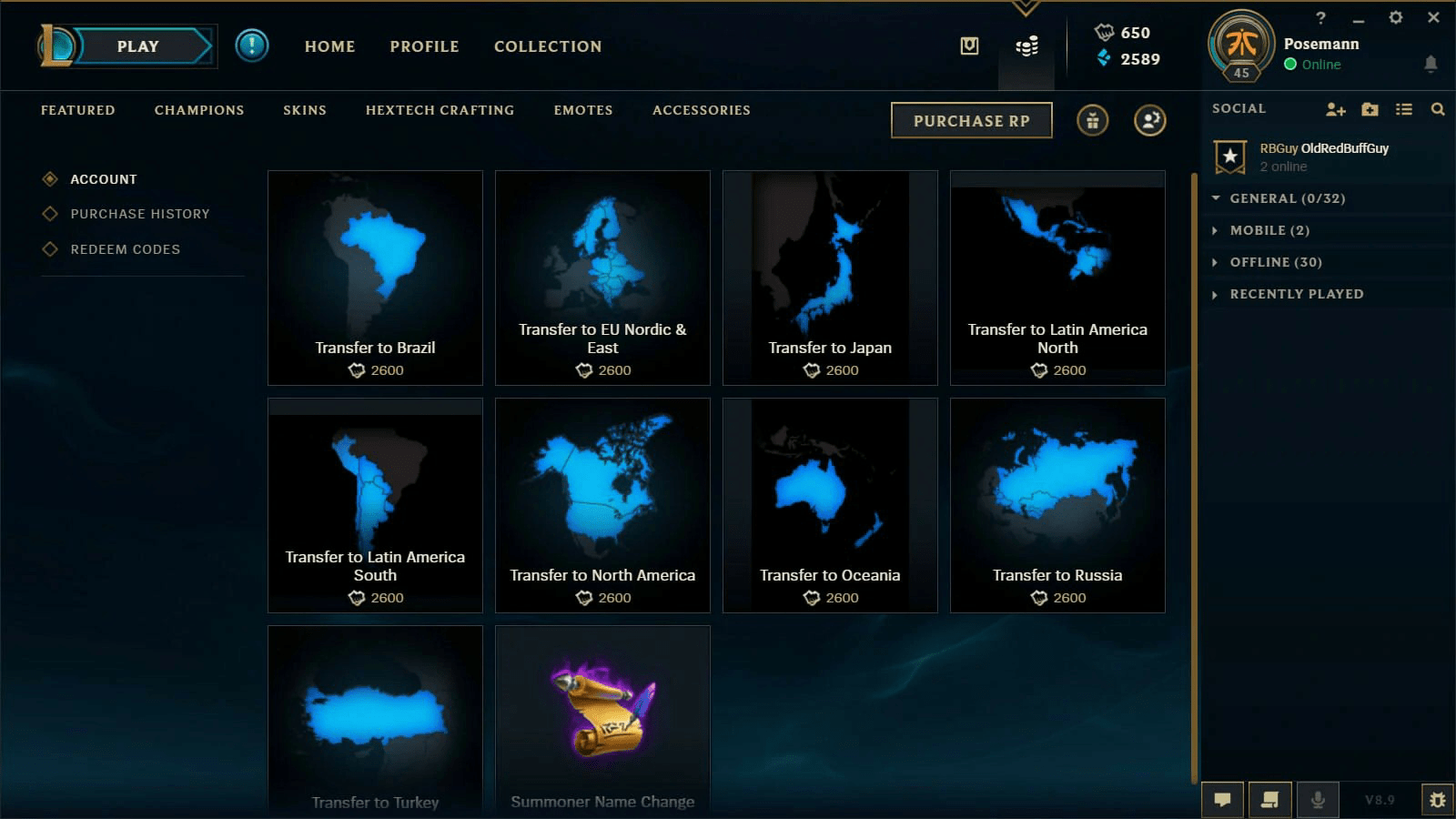The height and width of the screenshot is (819, 1456).
Task: Open Purchase History in the sidebar
Action: click(x=139, y=214)
